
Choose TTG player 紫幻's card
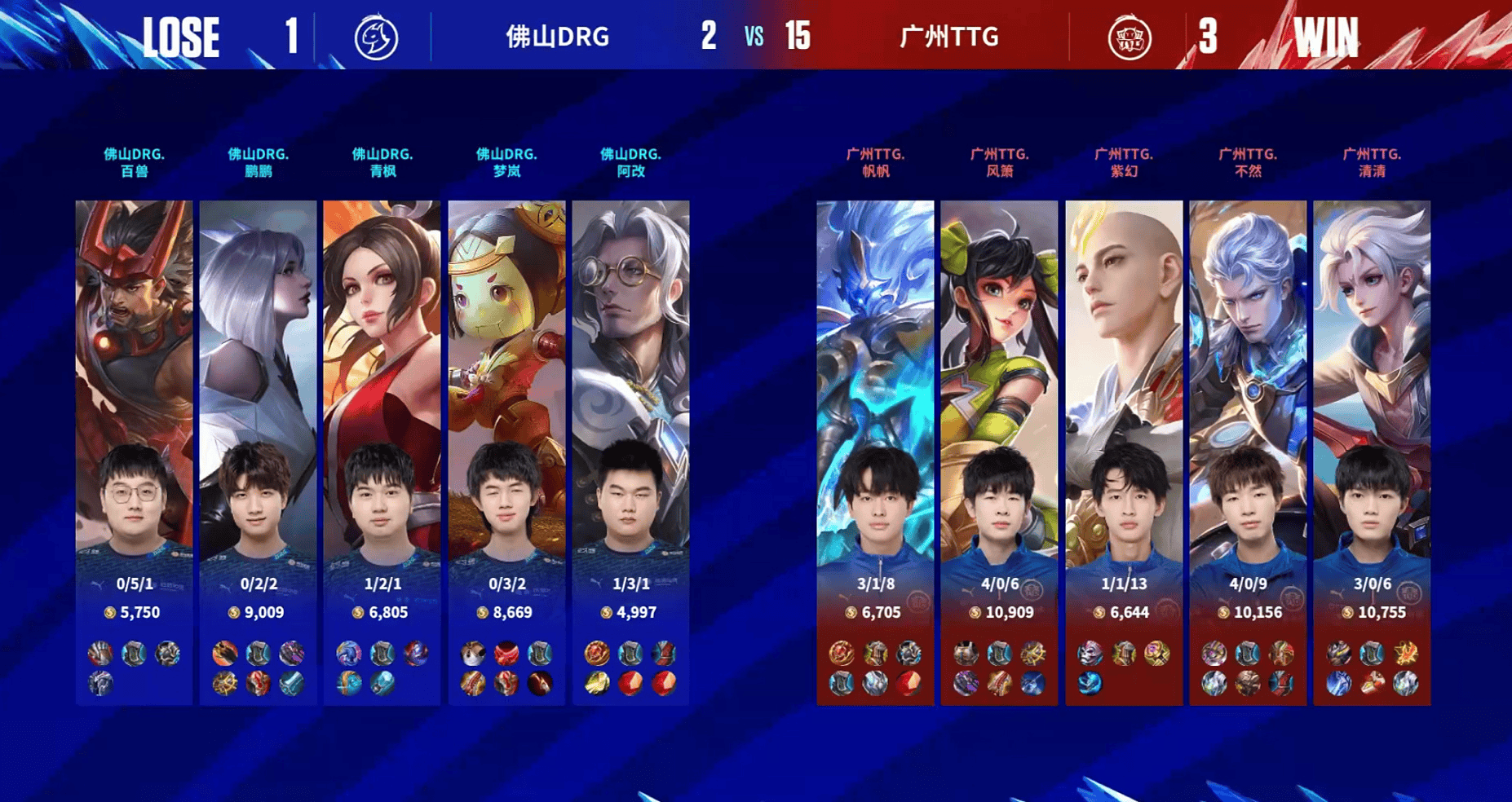1124,452
